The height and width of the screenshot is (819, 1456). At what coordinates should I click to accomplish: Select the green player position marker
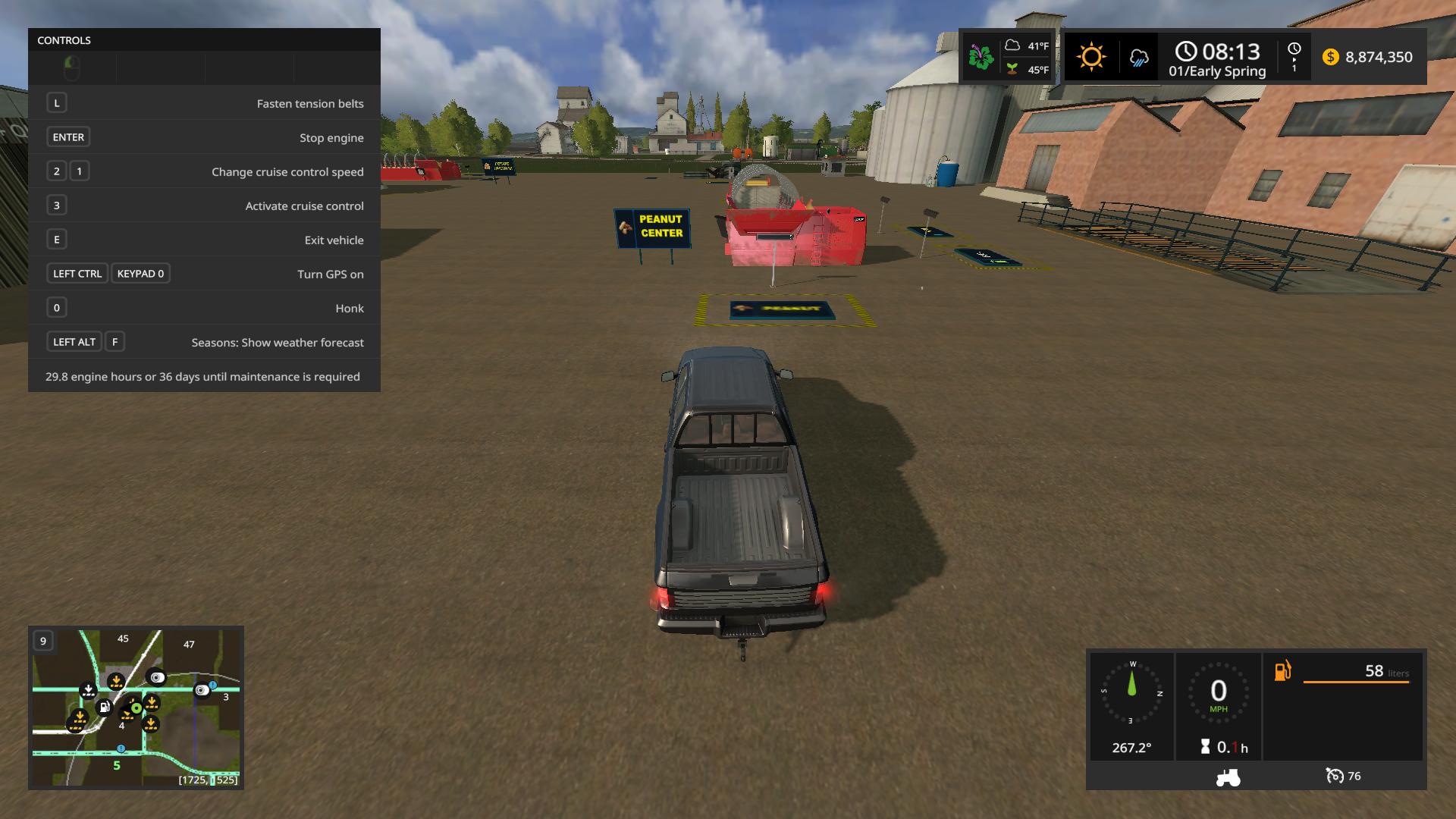pos(136,708)
